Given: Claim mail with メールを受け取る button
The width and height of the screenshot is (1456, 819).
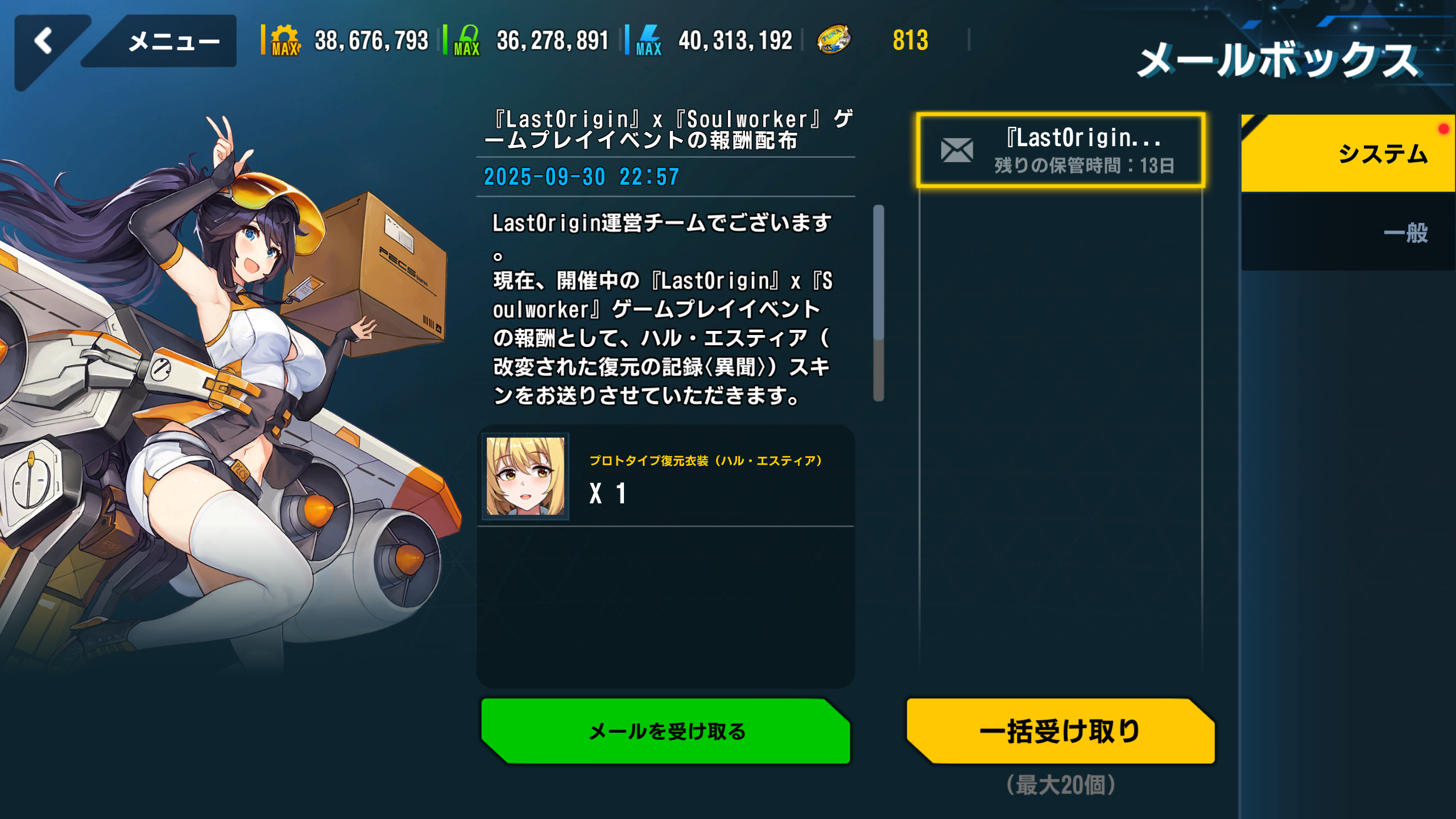Looking at the screenshot, I should pos(665,731).
